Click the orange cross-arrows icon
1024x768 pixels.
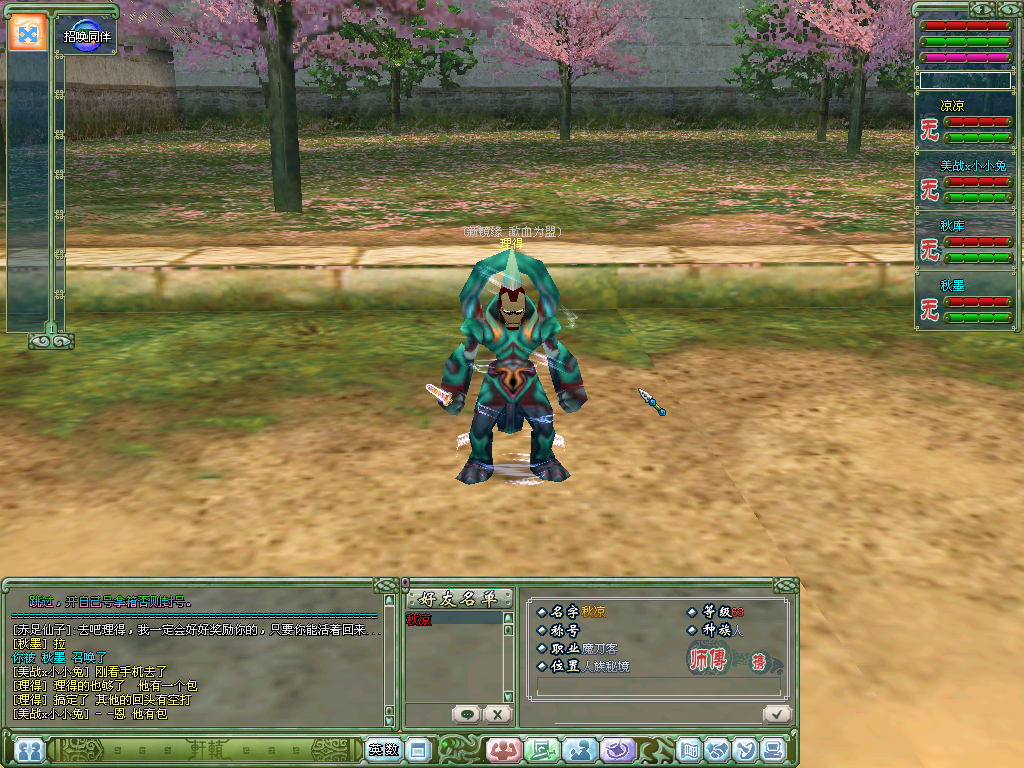(x=28, y=33)
